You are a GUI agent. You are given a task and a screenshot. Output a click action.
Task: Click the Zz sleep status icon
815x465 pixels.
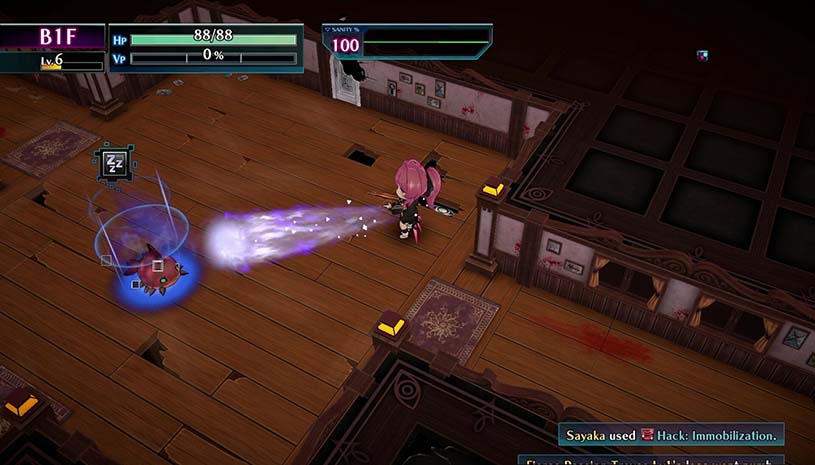coord(115,164)
